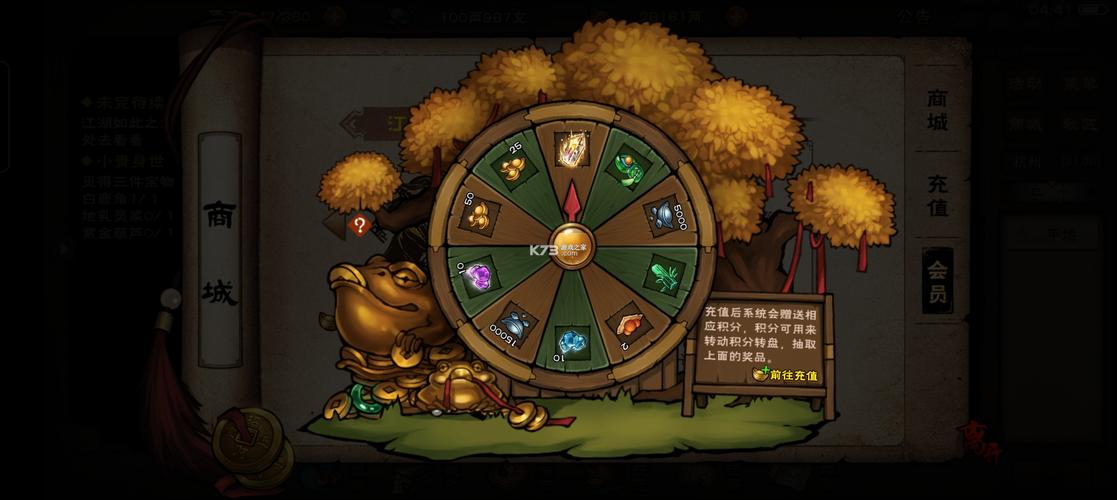Select the 会员 membership tab
This screenshot has width=1117, height=500.
tap(937, 281)
